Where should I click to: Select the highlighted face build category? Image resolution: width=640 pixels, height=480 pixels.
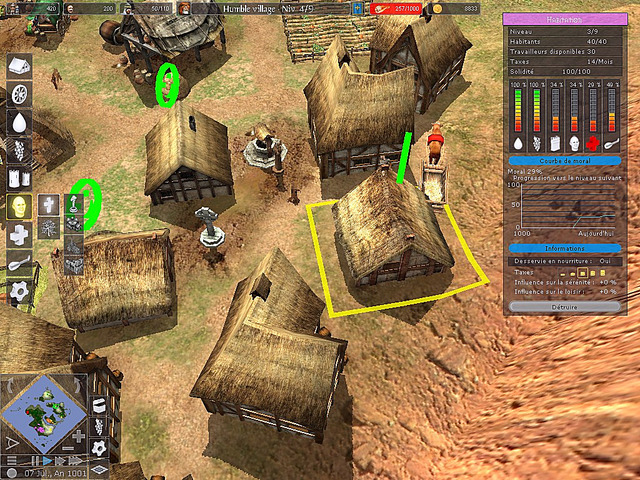[18, 207]
